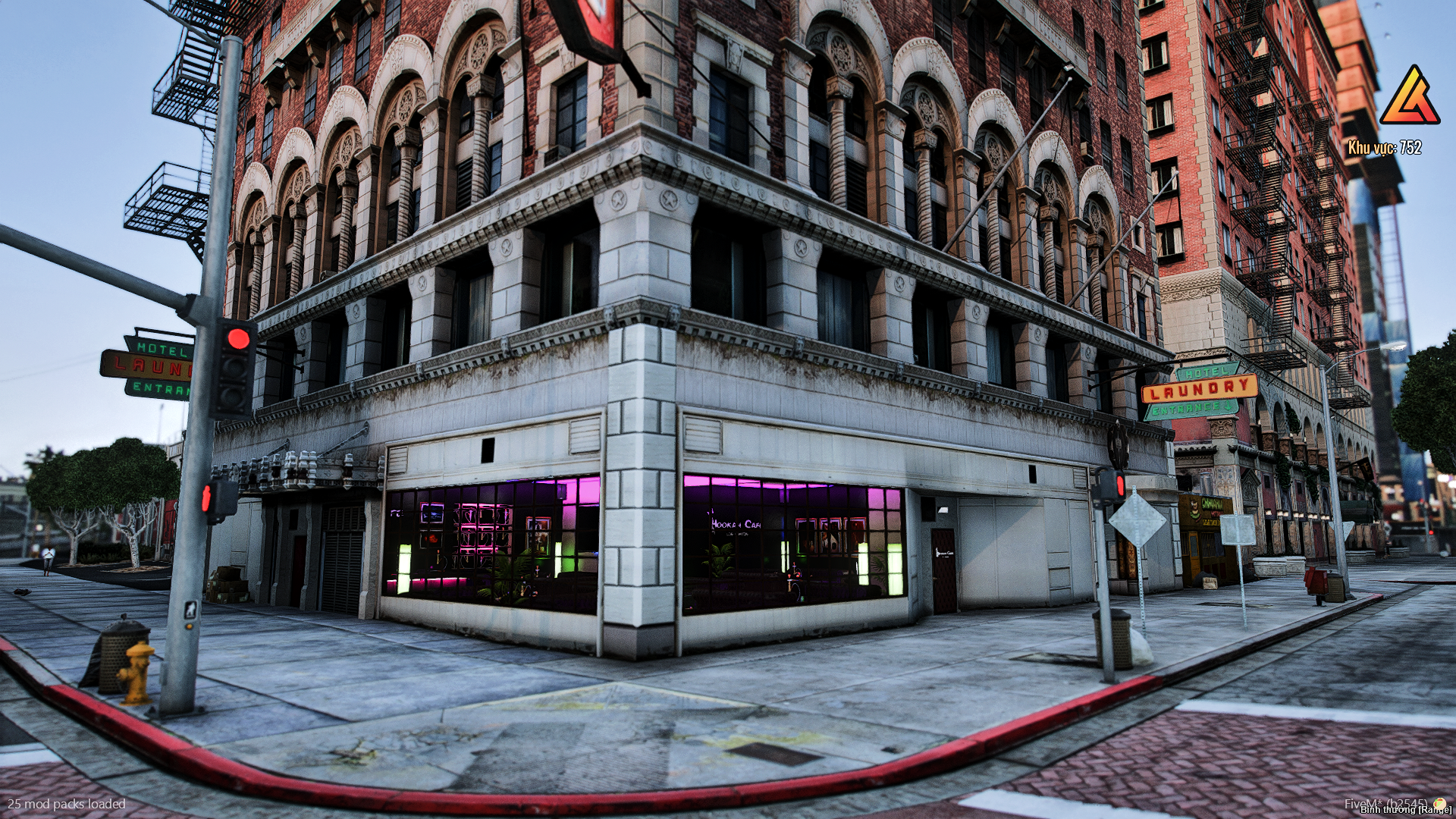Click the FiveM taco icon
This screenshot has height=819, width=1456.
tap(1439, 803)
